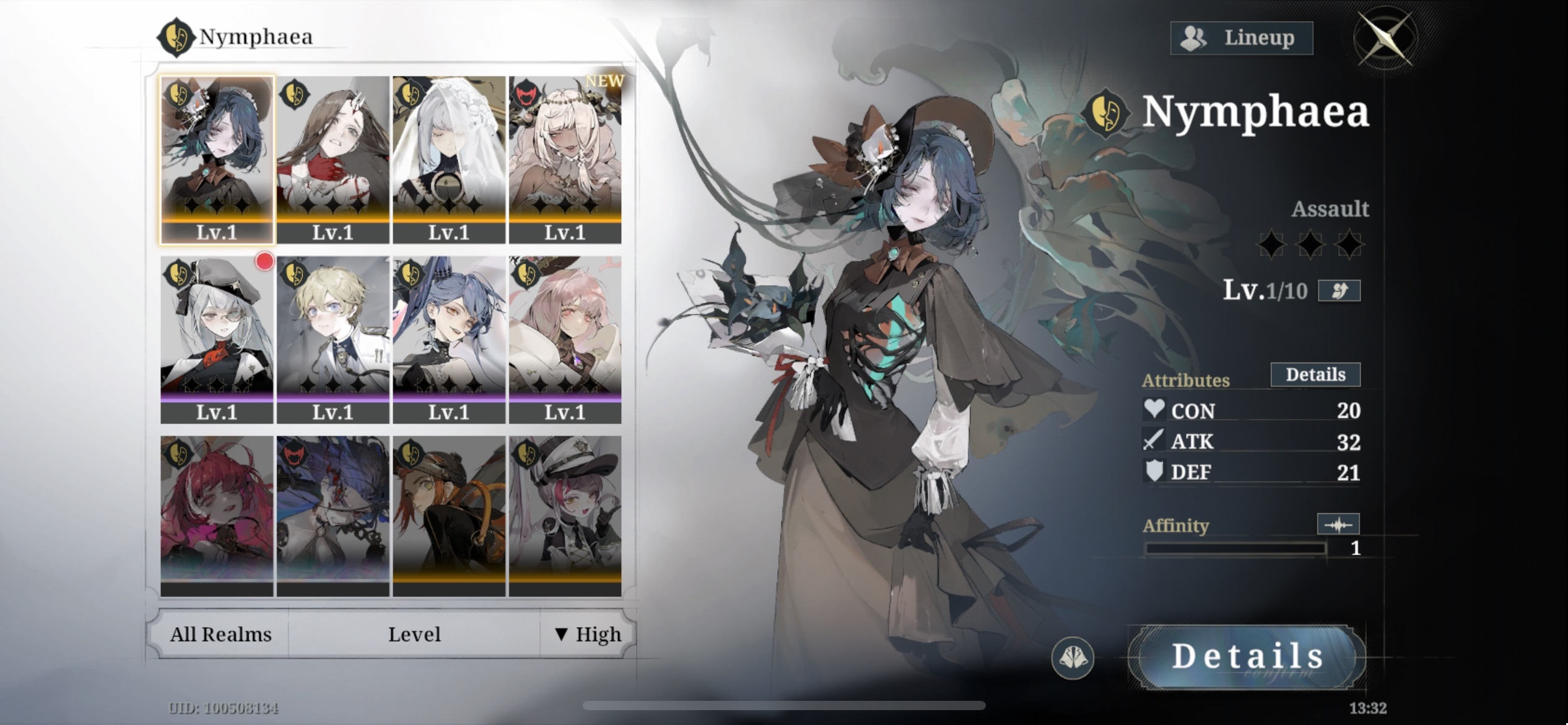Click the Nymphaea header at top left

click(255, 37)
